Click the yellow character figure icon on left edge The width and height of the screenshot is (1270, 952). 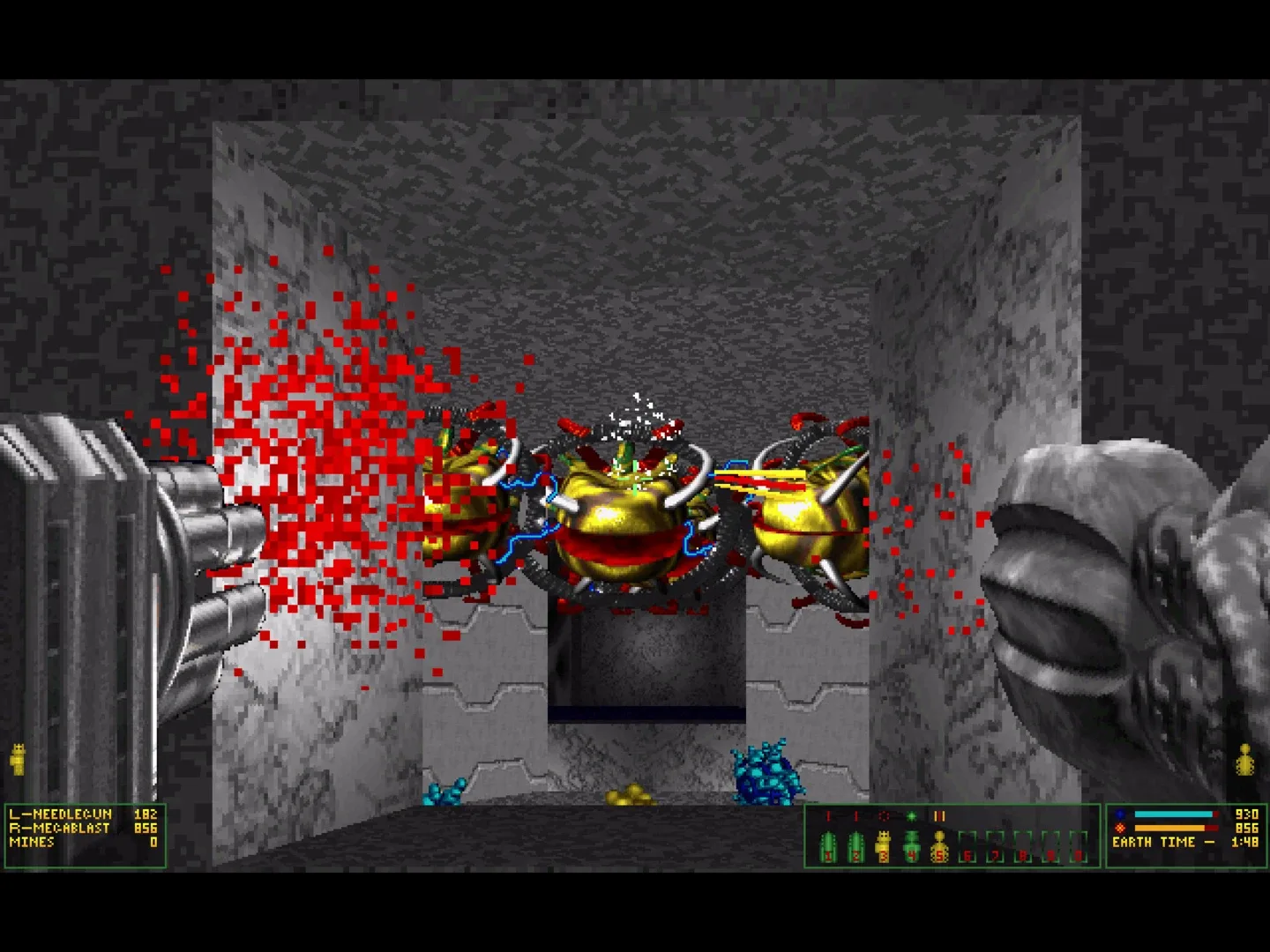click(17, 758)
